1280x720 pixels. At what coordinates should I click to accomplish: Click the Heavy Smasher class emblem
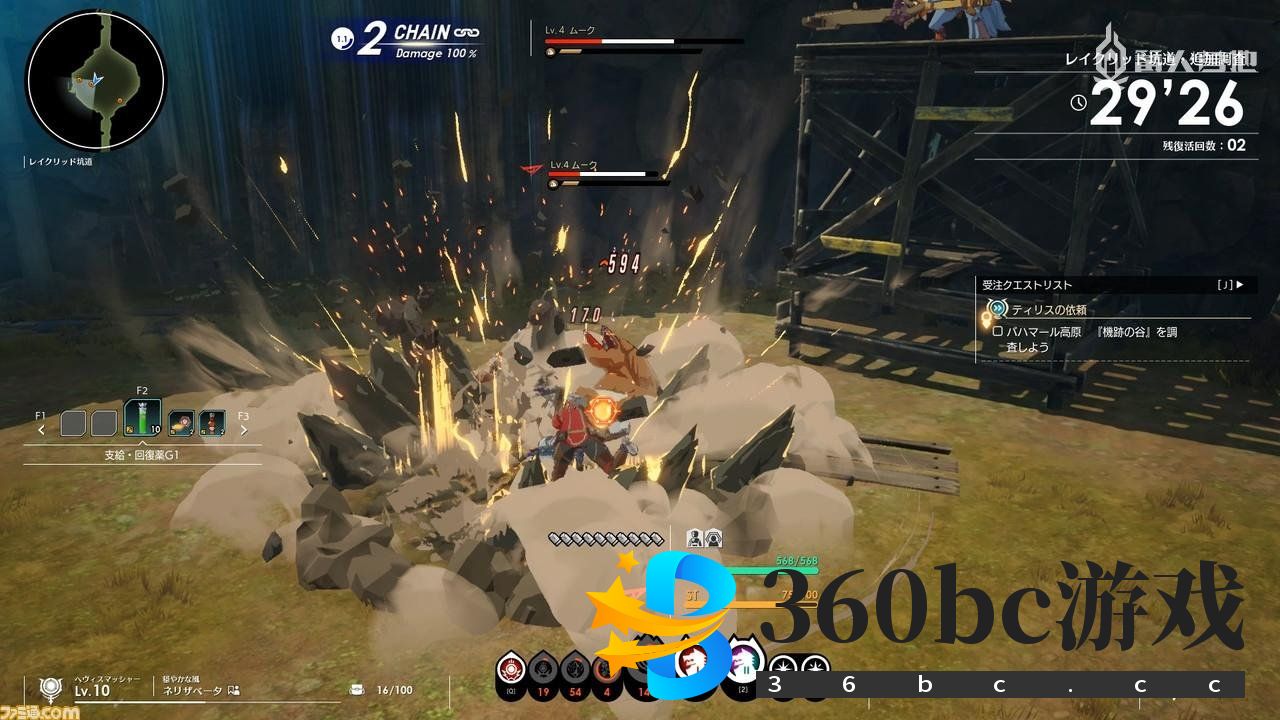point(51,688)
